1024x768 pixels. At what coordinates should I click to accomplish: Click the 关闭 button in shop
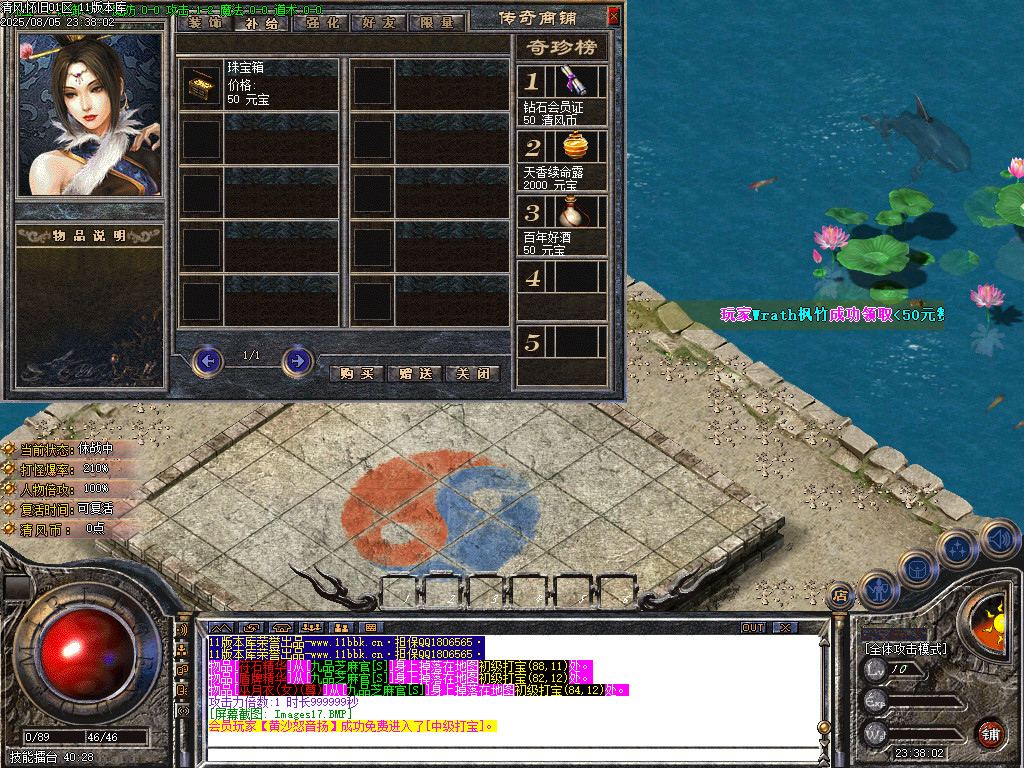click(472, 373)
